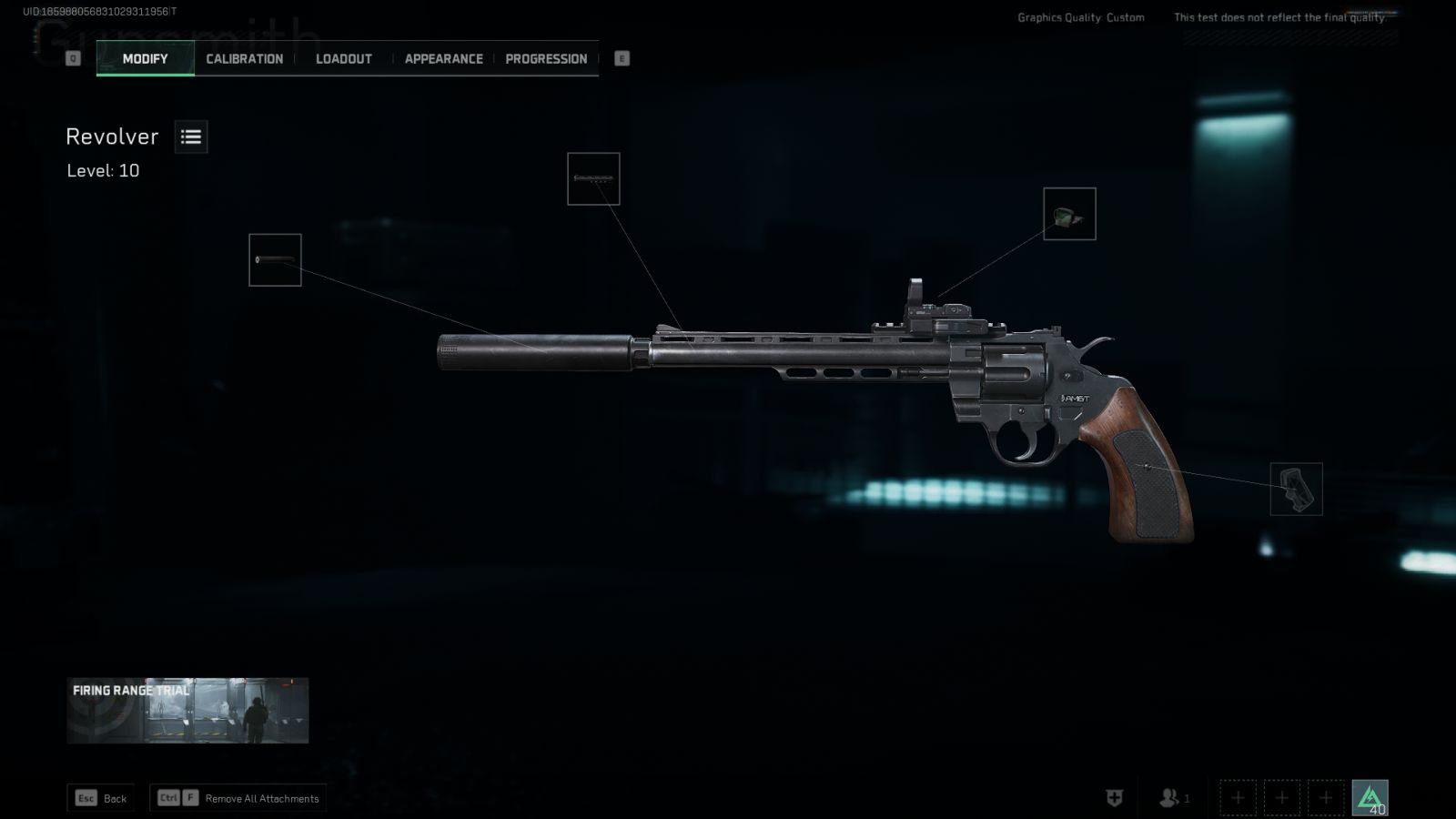Screen dimensions: 1456x819
Task: Select the Modify tab
Action: point(146,59)
